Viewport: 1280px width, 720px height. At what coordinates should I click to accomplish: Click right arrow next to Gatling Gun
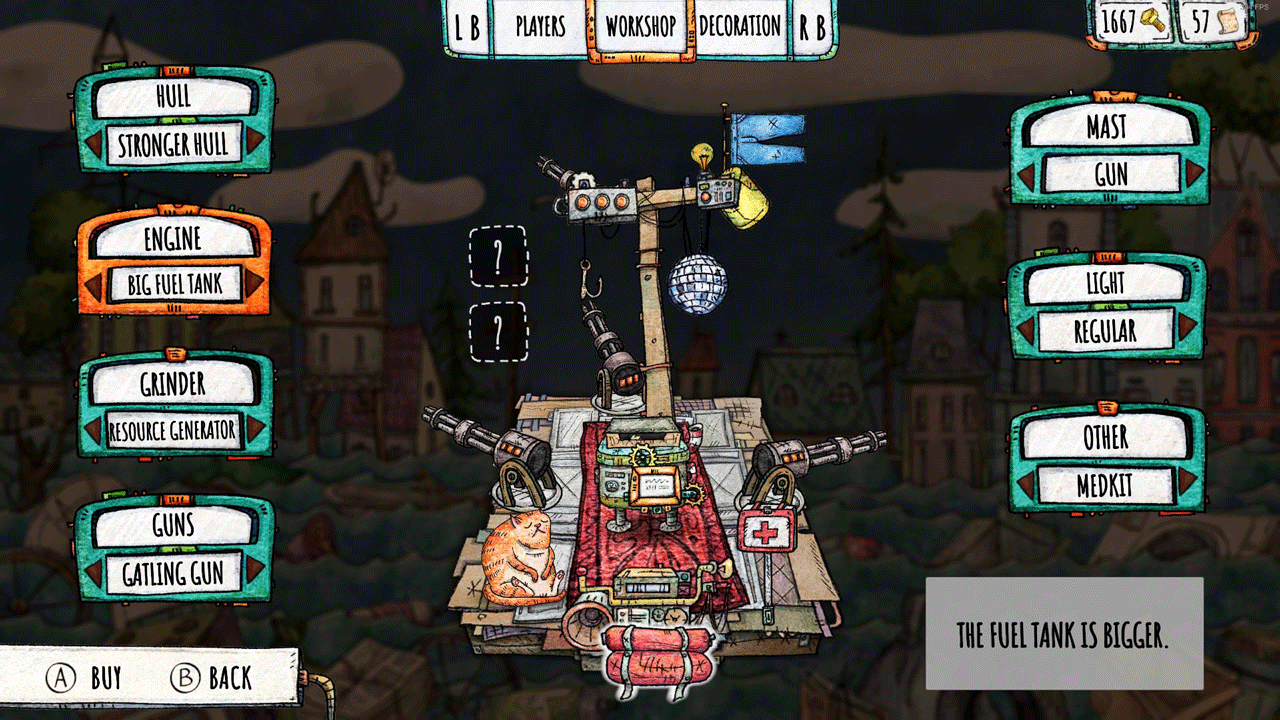[254, 572]
